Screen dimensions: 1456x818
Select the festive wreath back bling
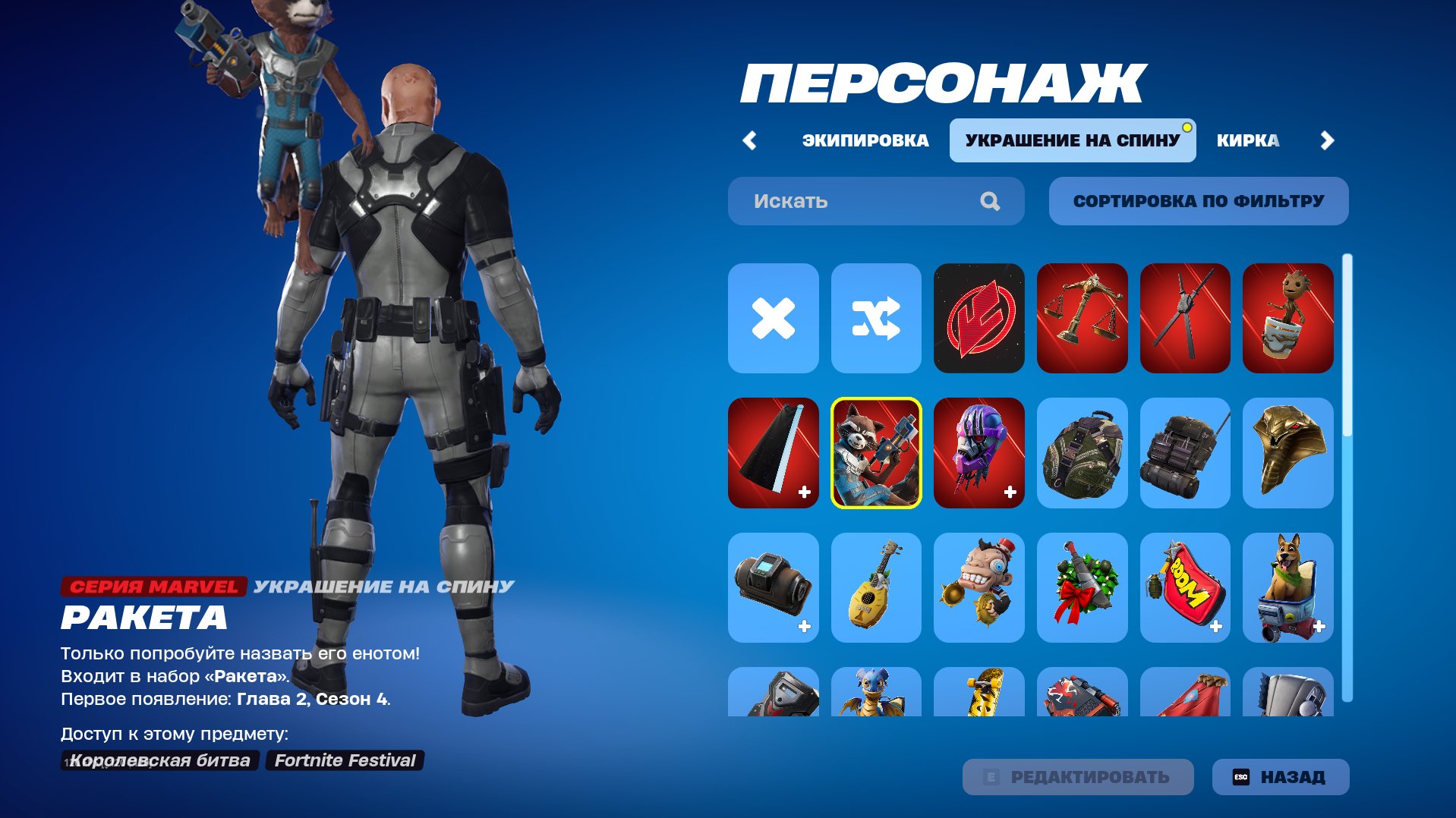point(1081,587)
